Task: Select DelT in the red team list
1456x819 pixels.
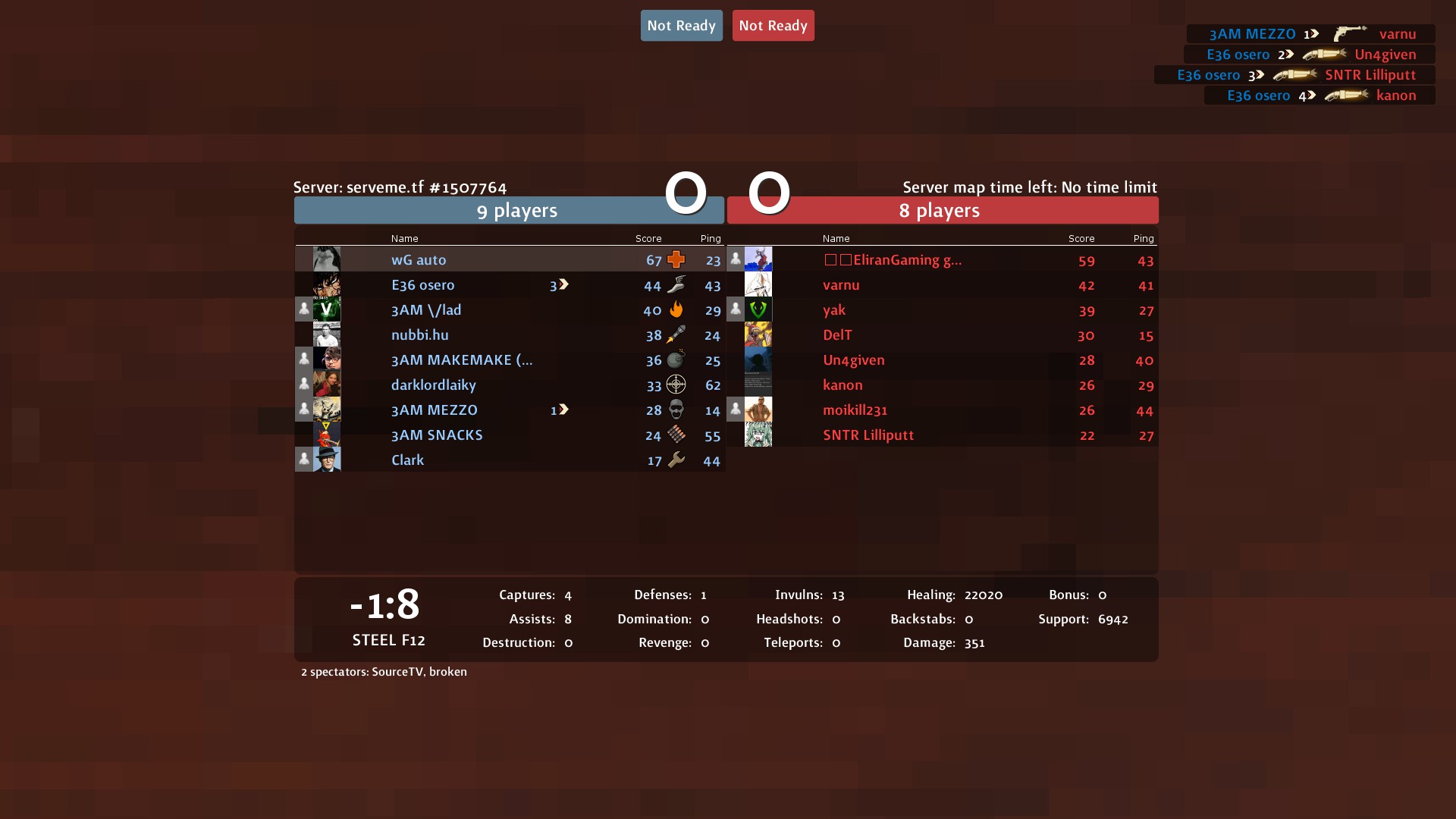Action: [837, 335]
